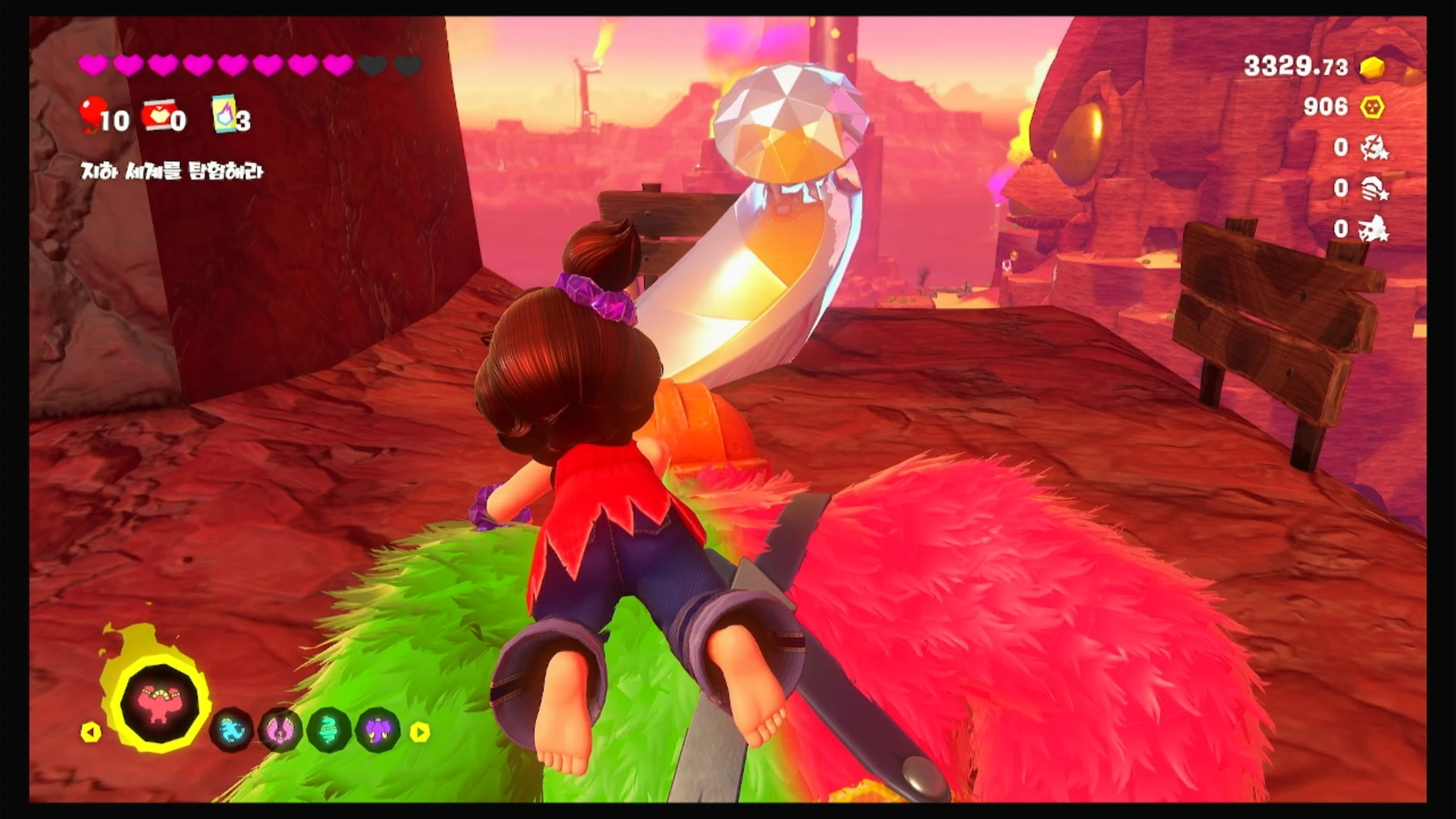The image size is (1456, 819).
Task: Click the yellow left arrow by Bananza icons
Action: [x=90, y=732]
